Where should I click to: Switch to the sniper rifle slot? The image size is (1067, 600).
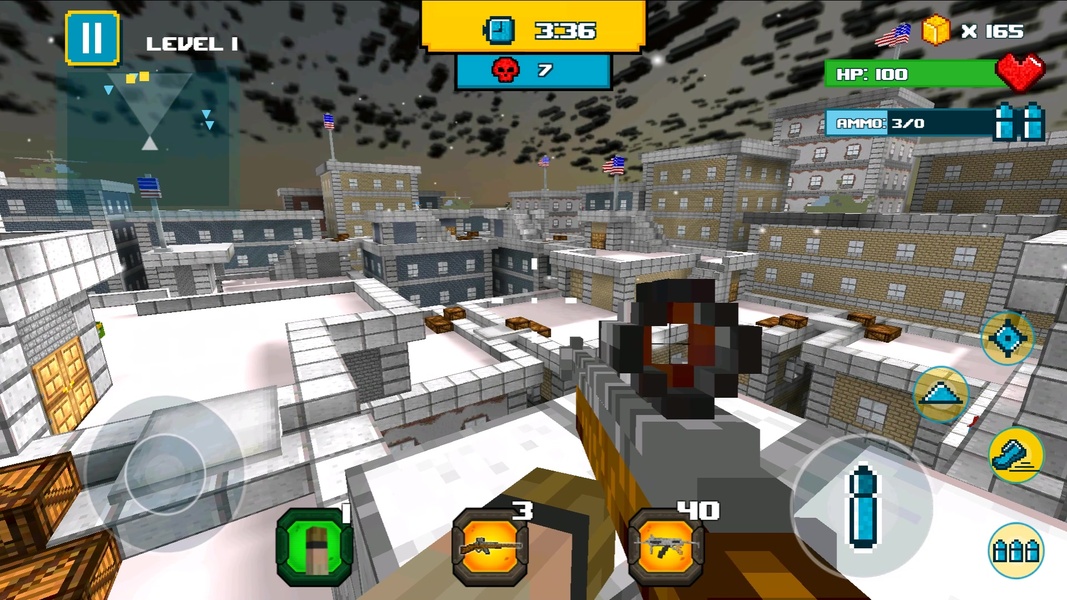(x=490, y=546)
